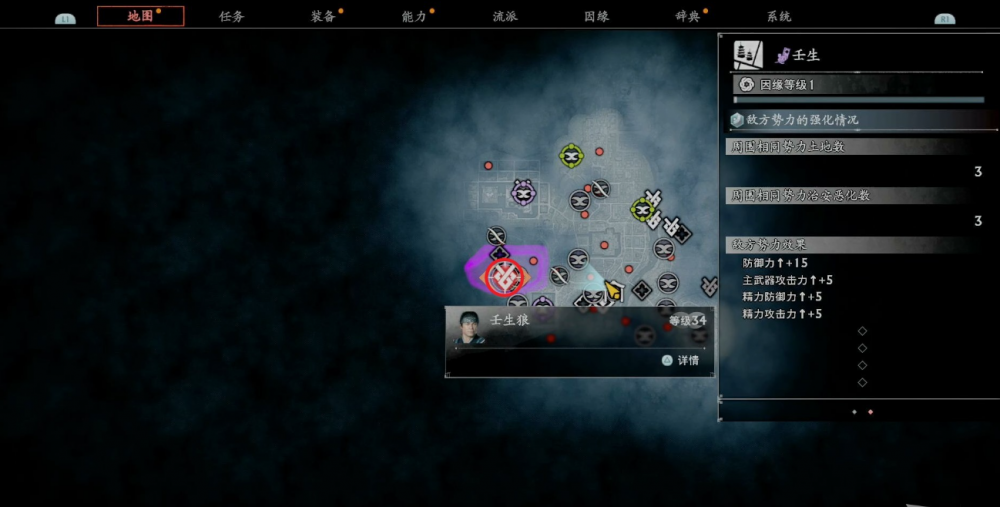Click the red-circled selected map marker

[503, 275]
